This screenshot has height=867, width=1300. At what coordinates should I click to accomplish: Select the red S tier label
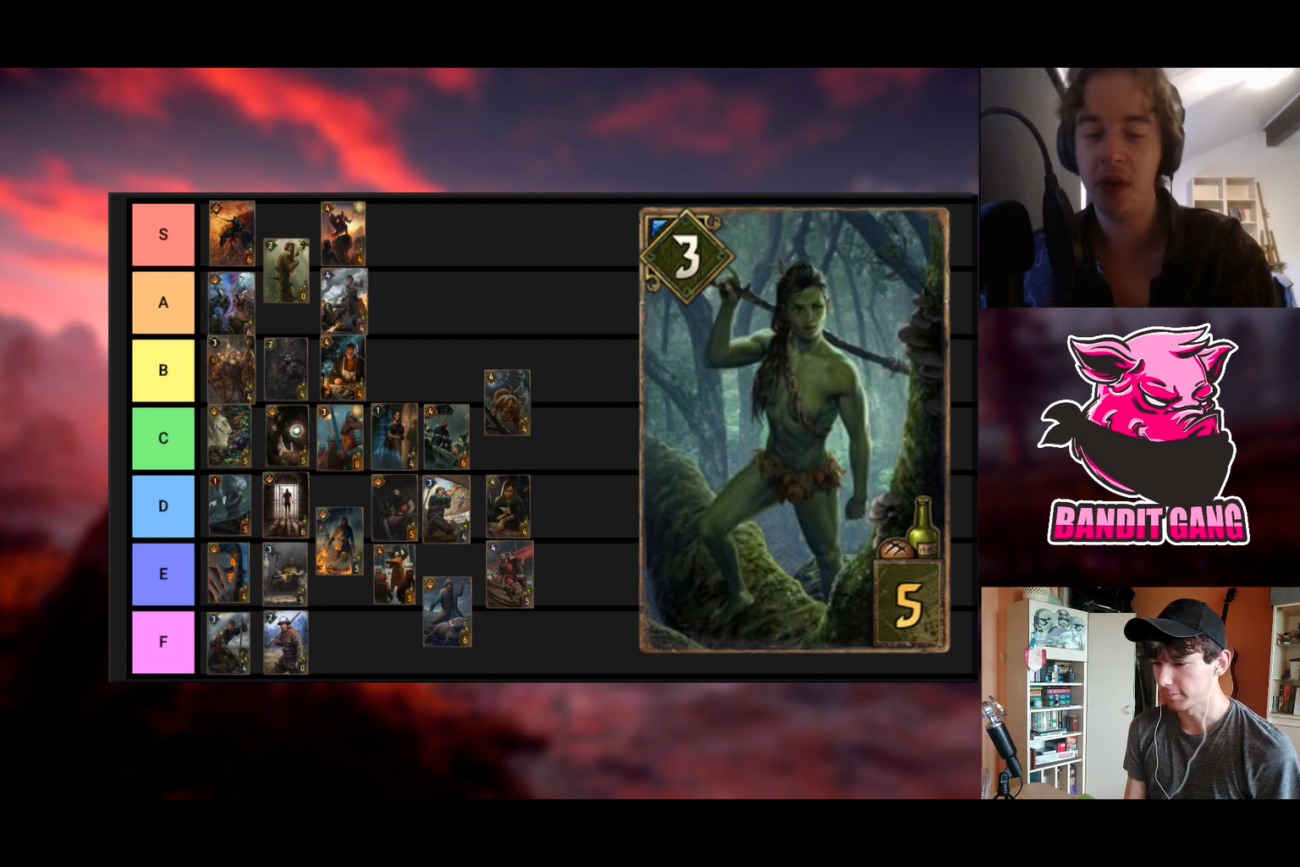[x=163, y=233]
